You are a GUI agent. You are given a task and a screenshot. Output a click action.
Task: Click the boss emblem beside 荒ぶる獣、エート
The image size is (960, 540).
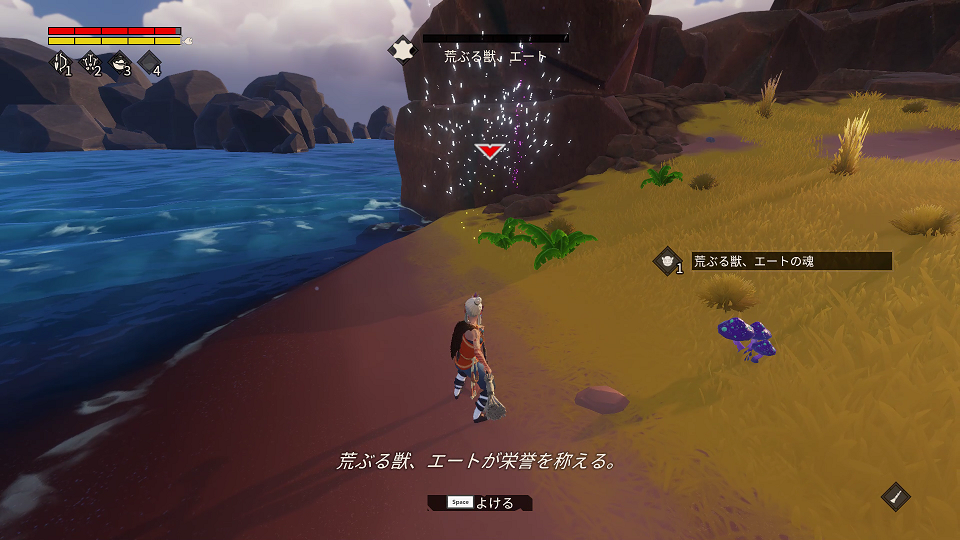402,49
